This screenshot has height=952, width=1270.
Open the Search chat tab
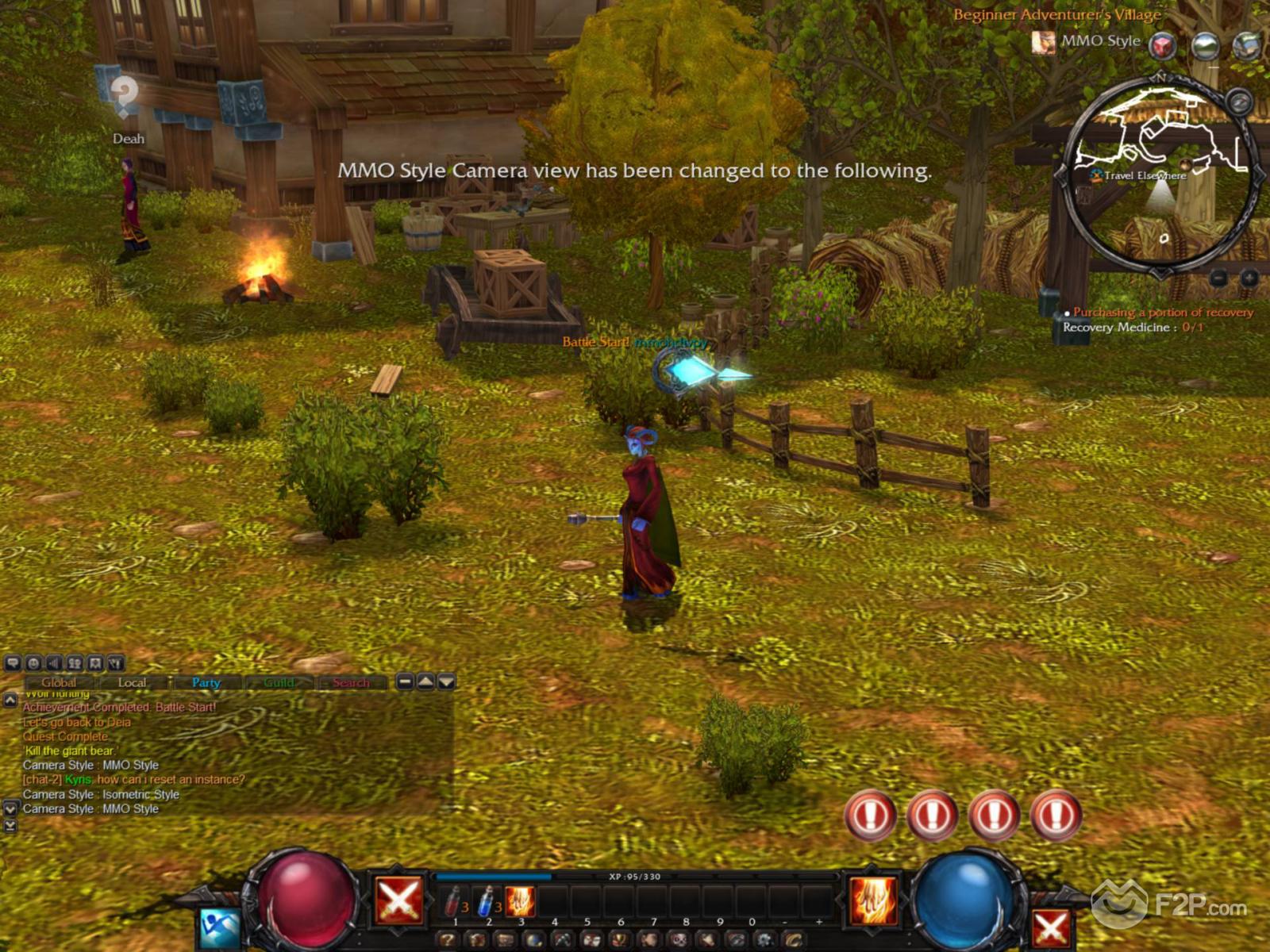[351, 682]
